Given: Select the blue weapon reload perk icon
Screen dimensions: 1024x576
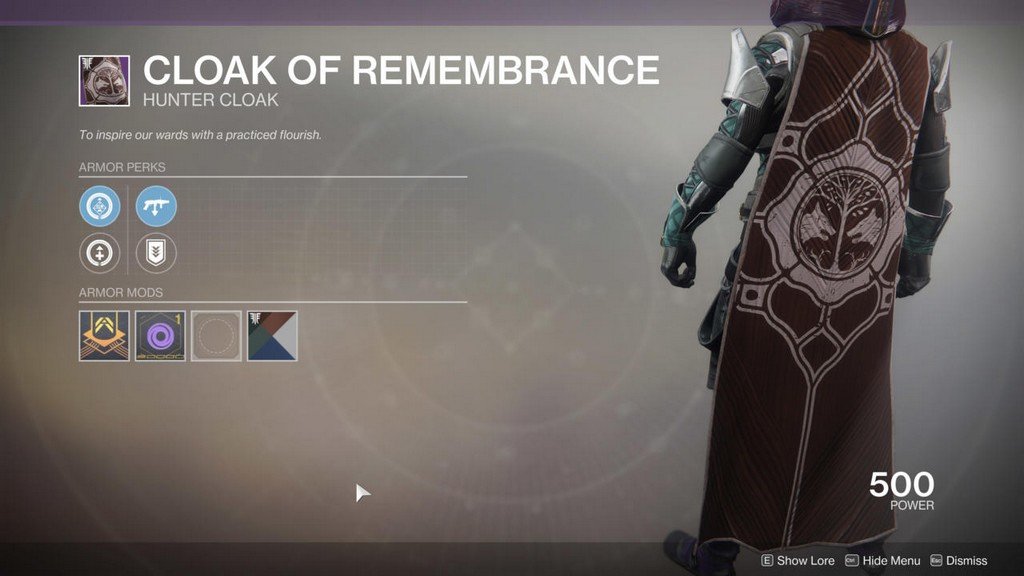Looking at the screenshot, I should pos(156,207).
